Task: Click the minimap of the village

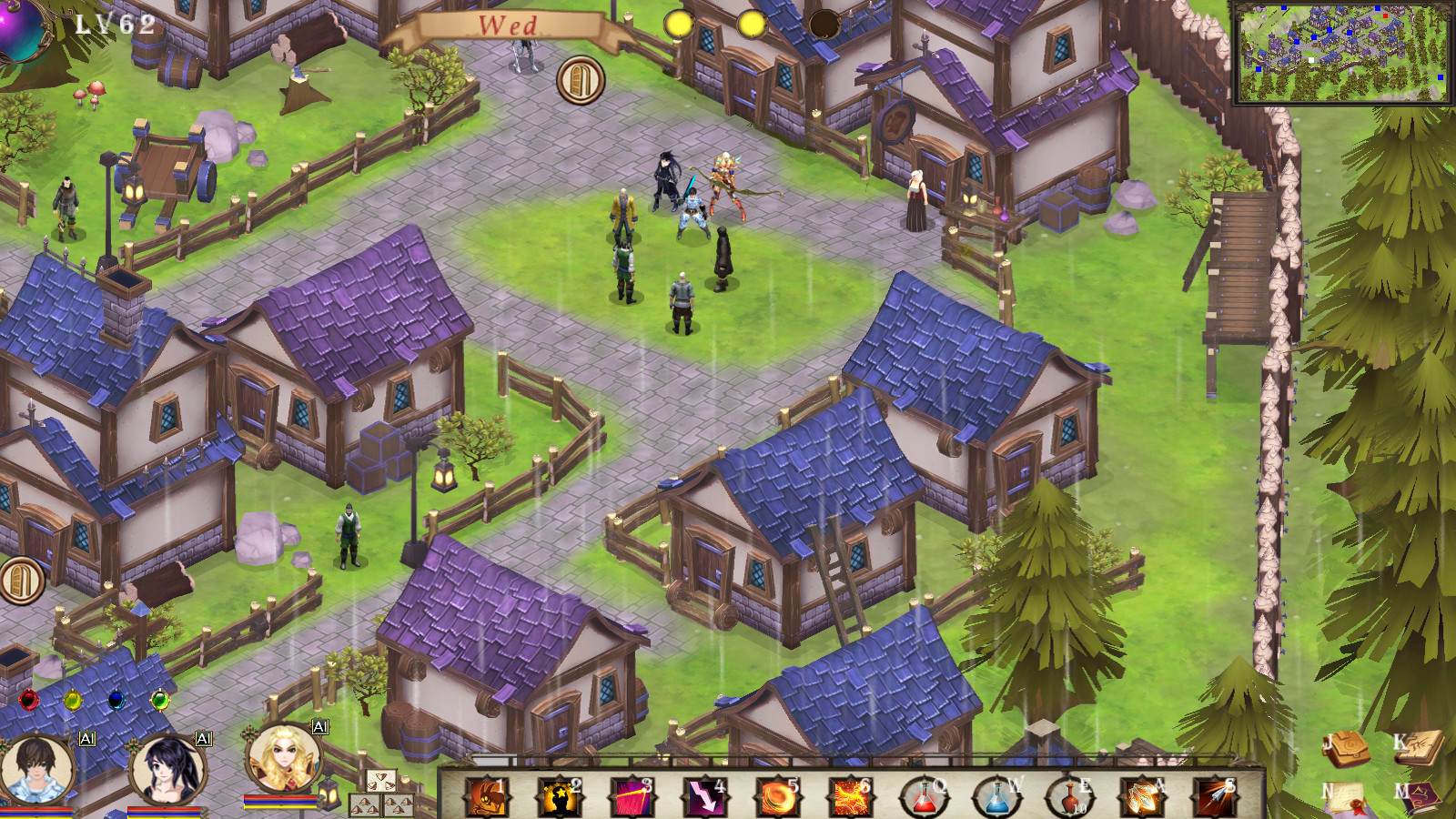Action: pos(1341,53)
